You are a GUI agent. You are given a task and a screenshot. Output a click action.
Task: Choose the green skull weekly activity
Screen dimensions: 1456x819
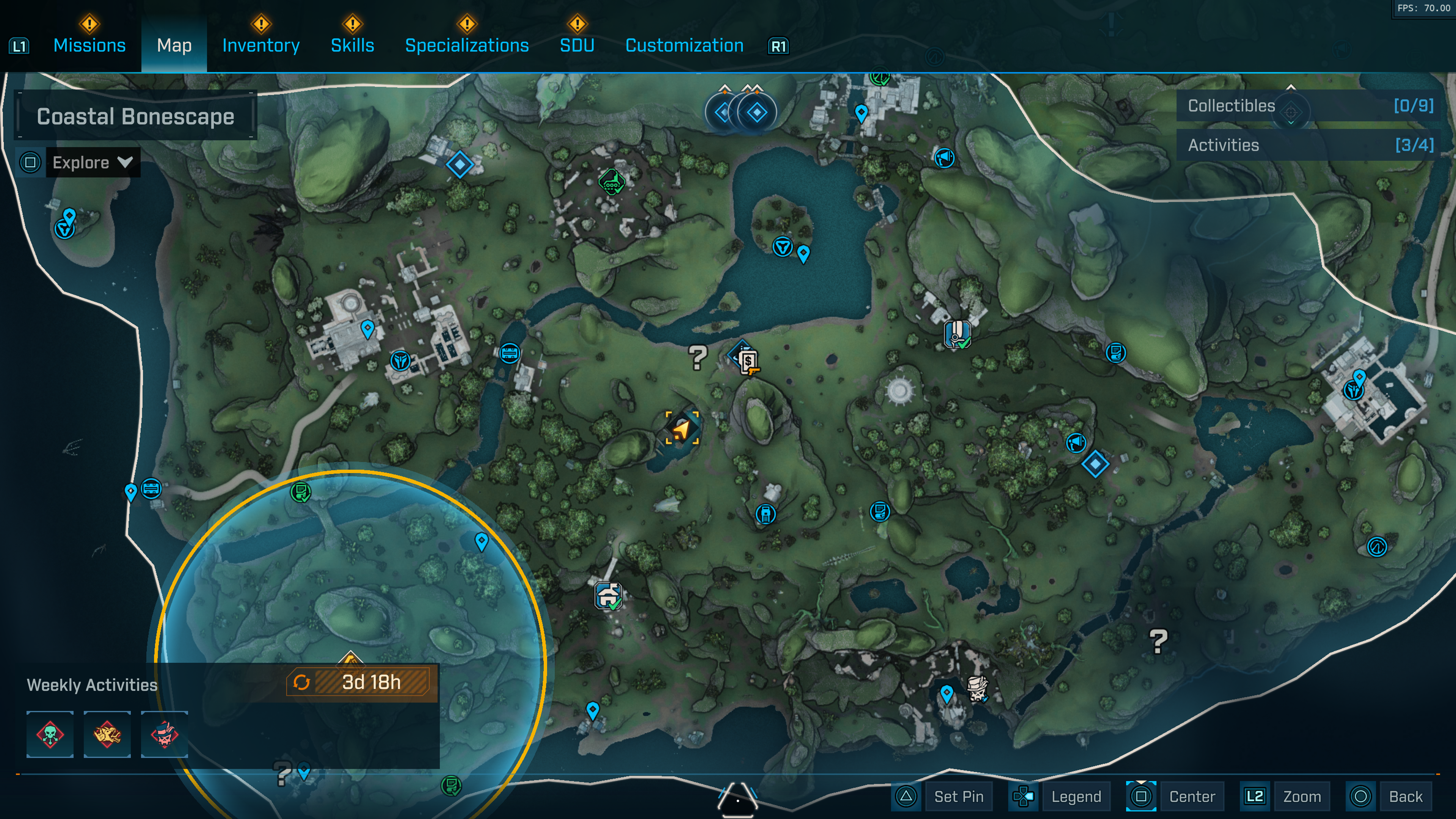50,734
